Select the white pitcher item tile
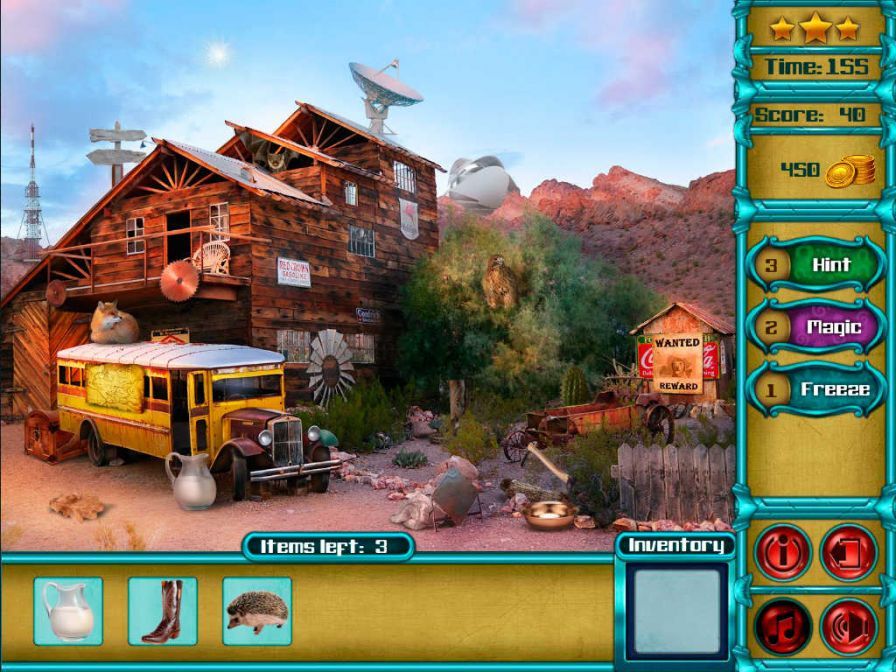 point(68,611)
